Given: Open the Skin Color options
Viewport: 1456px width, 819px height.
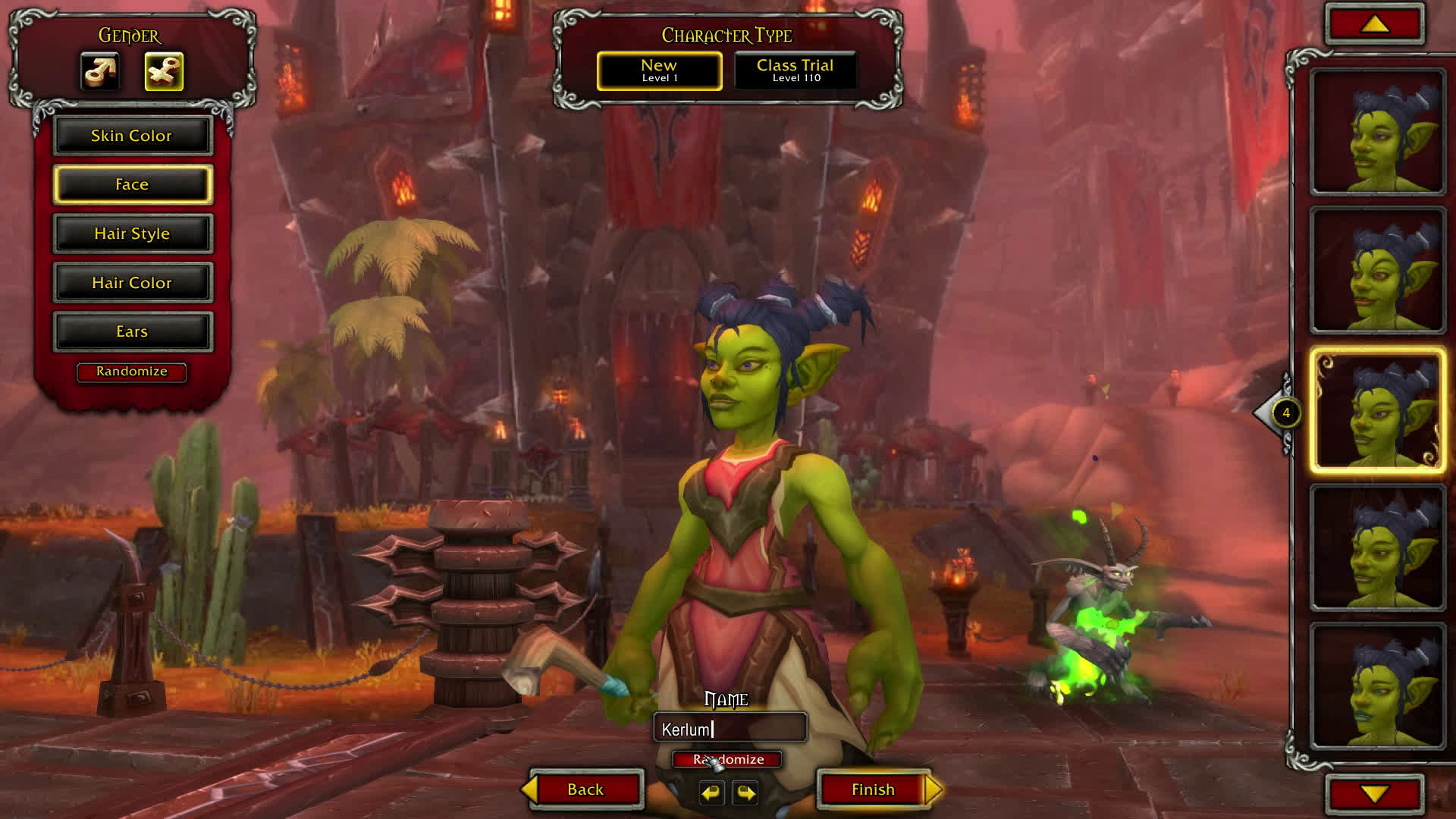Looking at the screenshot, I should tap(132, 136).
